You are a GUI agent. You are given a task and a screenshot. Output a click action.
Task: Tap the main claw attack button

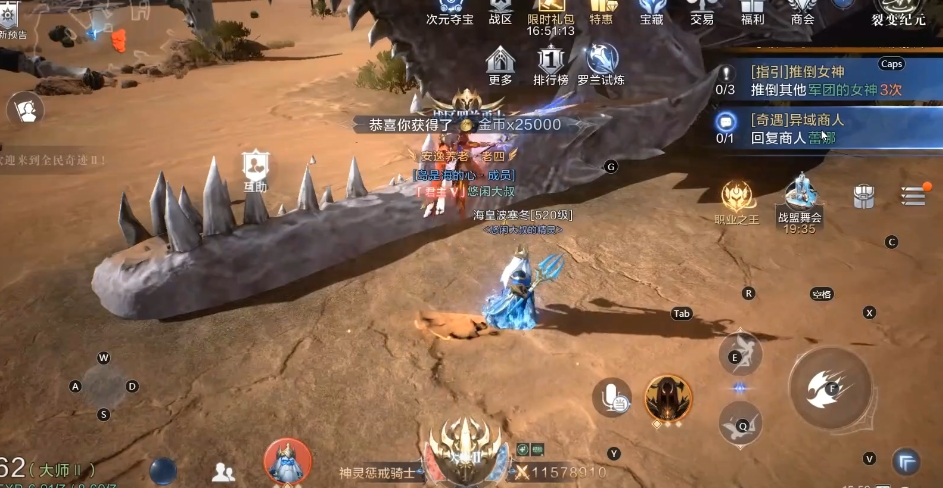(830, 387)
